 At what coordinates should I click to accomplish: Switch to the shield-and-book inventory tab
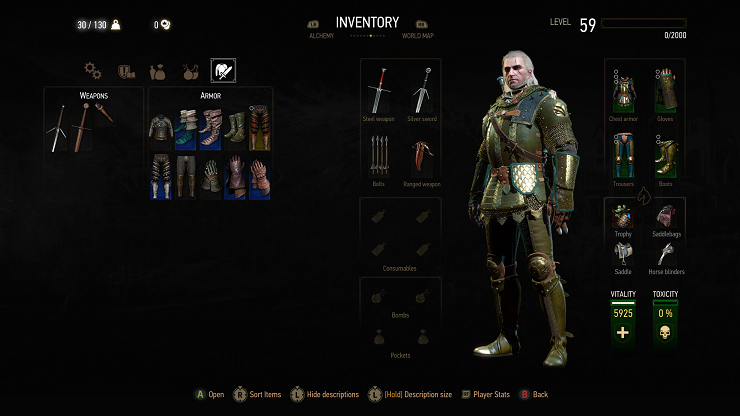[126, 71]
